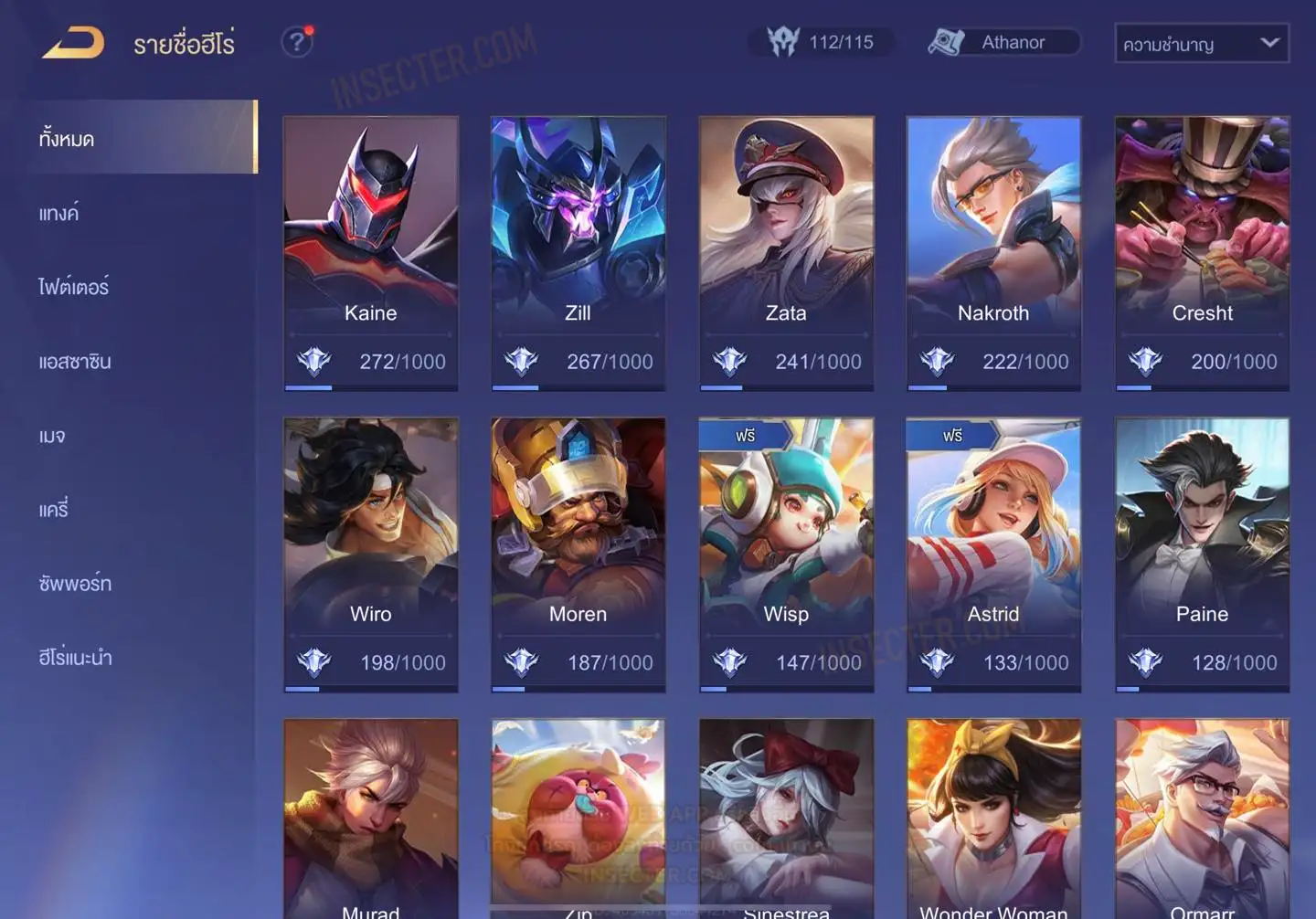The image size is (1316, 919).
Task: Choose the Zata hero card
Action: pyautogui.click(x=786, y=253)
